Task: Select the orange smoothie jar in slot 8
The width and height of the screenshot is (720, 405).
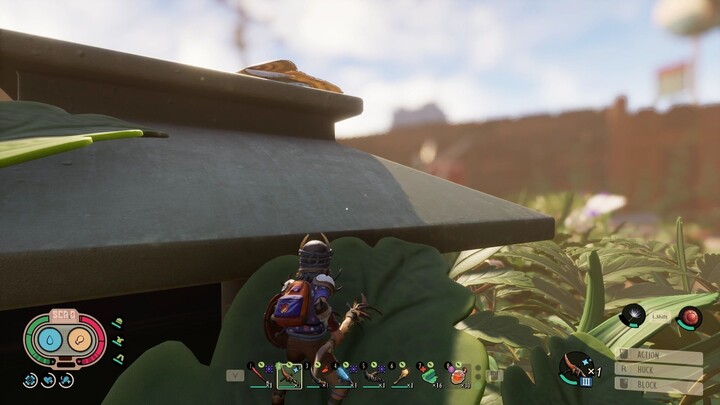Action: 457,375
